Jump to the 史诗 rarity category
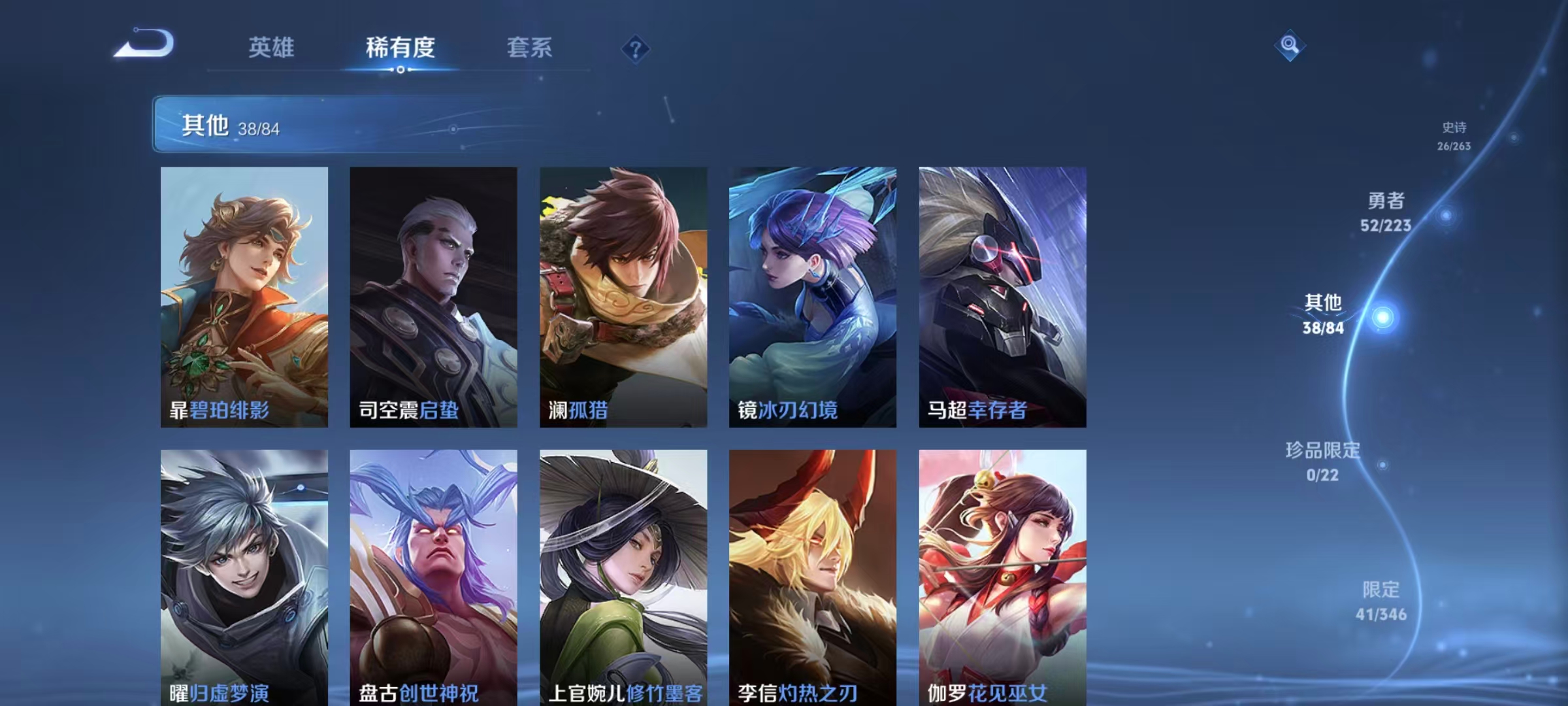The image size is (1568, 706). tap(1454, 136)
